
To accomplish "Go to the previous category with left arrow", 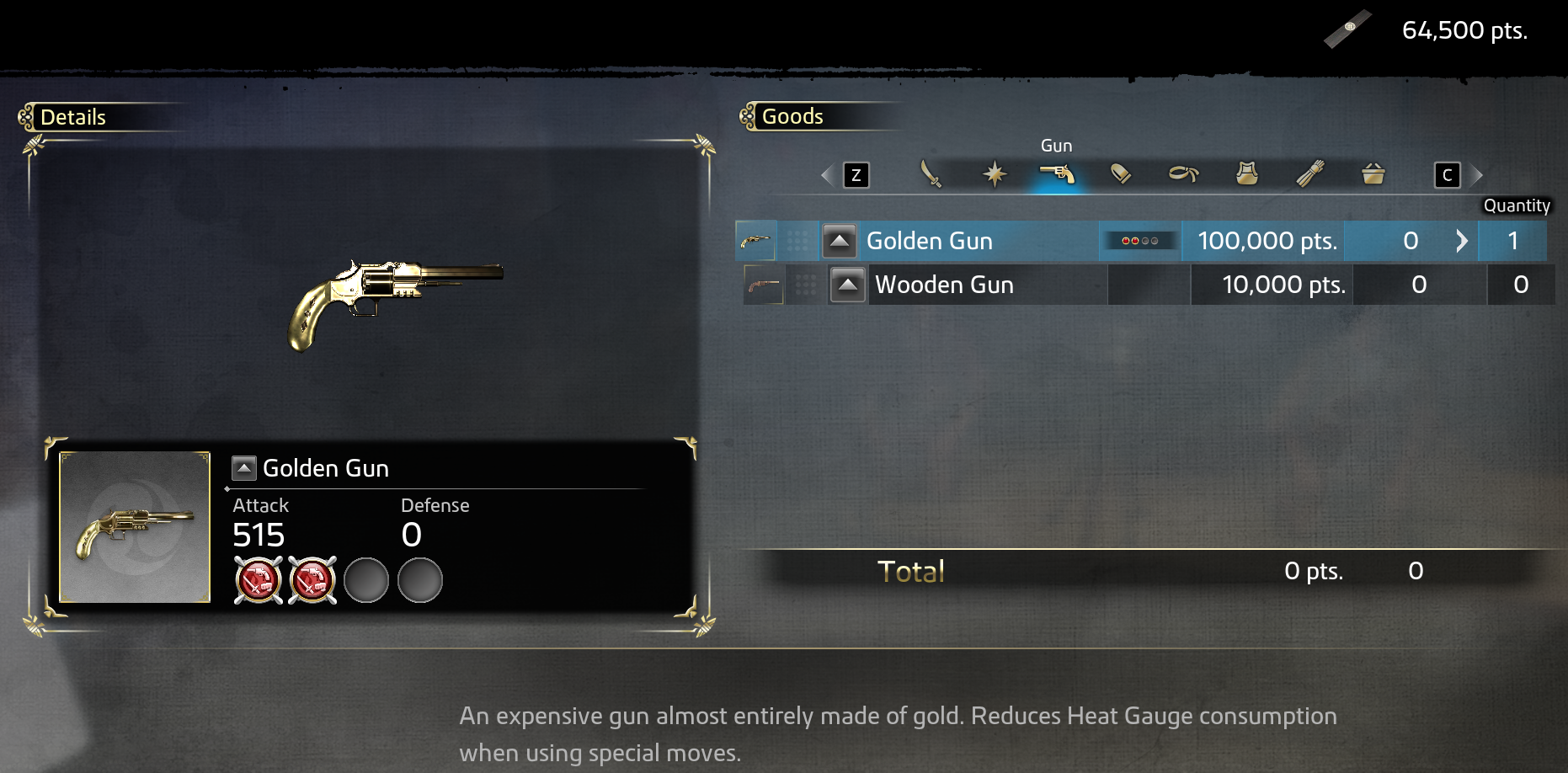I will point(828,175).
